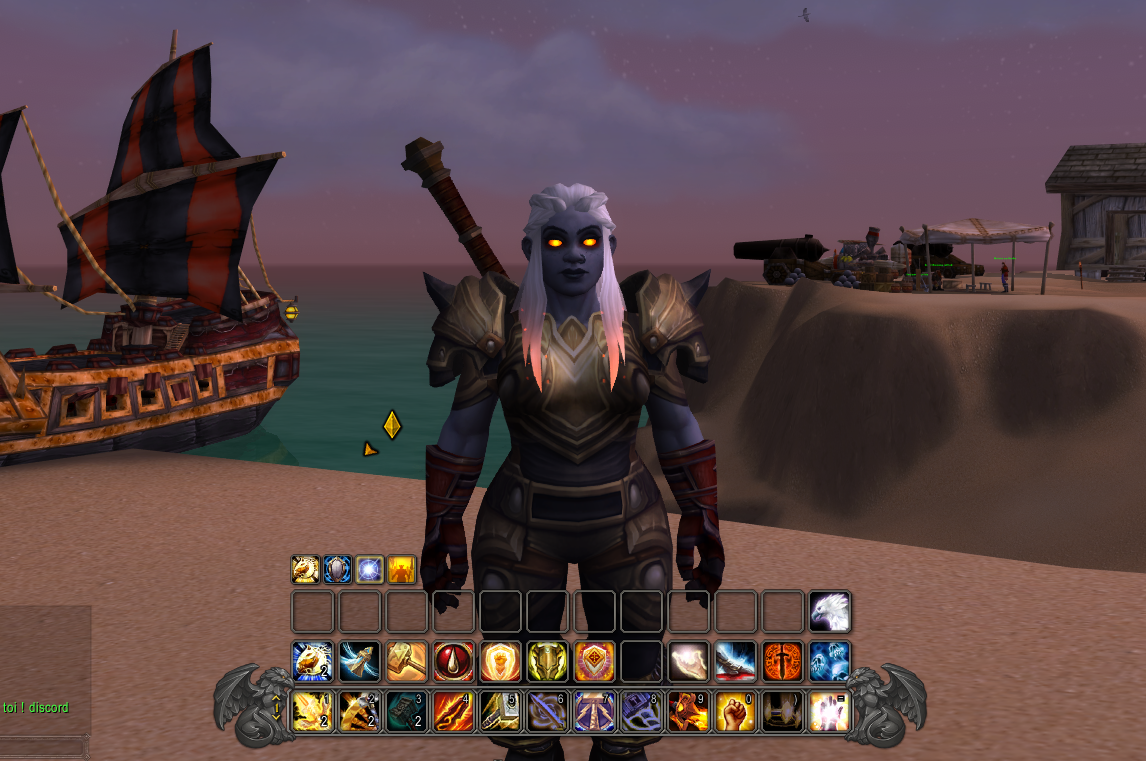Cast the radiant white hands spell

click(829, 711)
